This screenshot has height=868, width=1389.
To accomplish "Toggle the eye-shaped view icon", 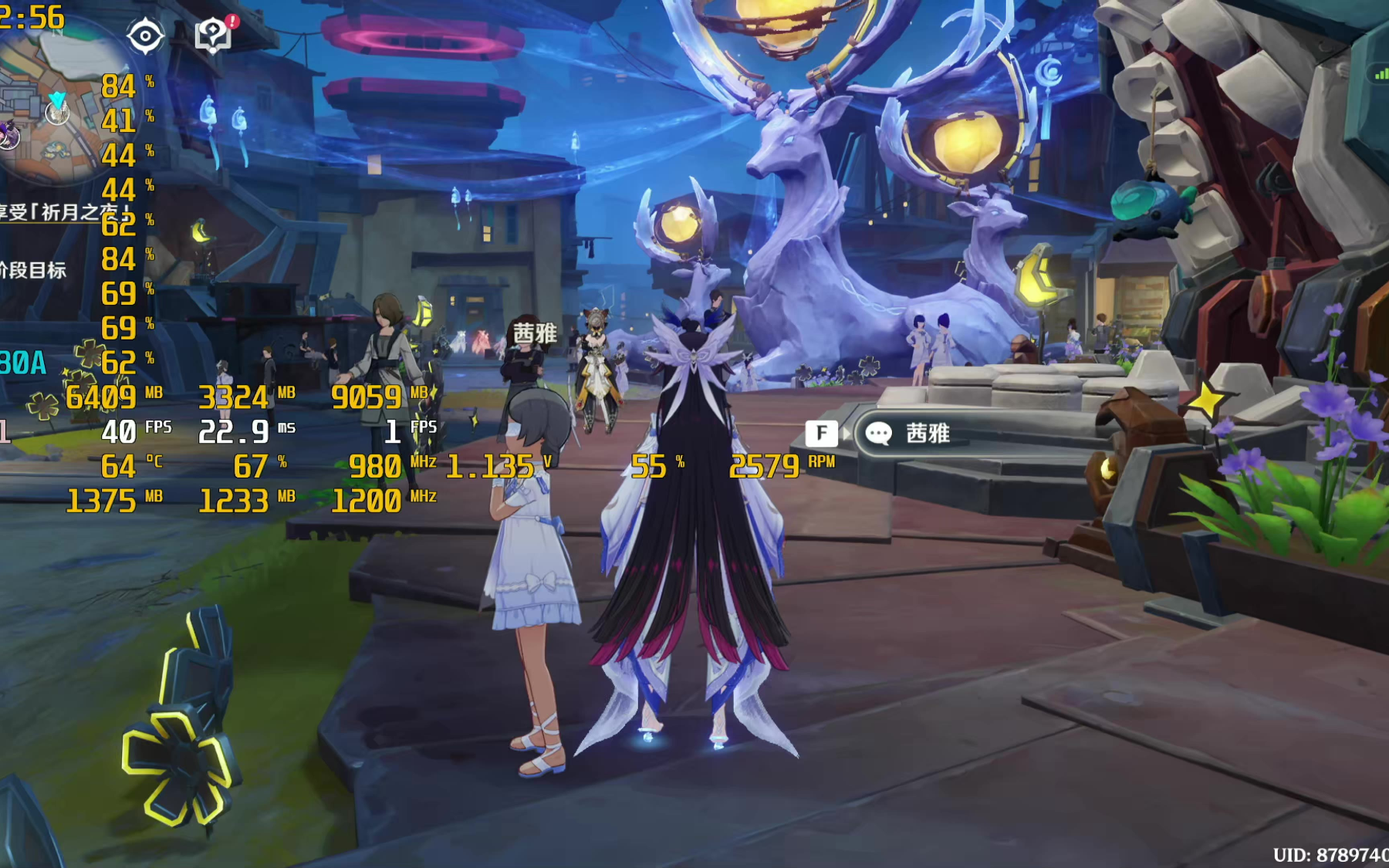I will pos(145,36).
